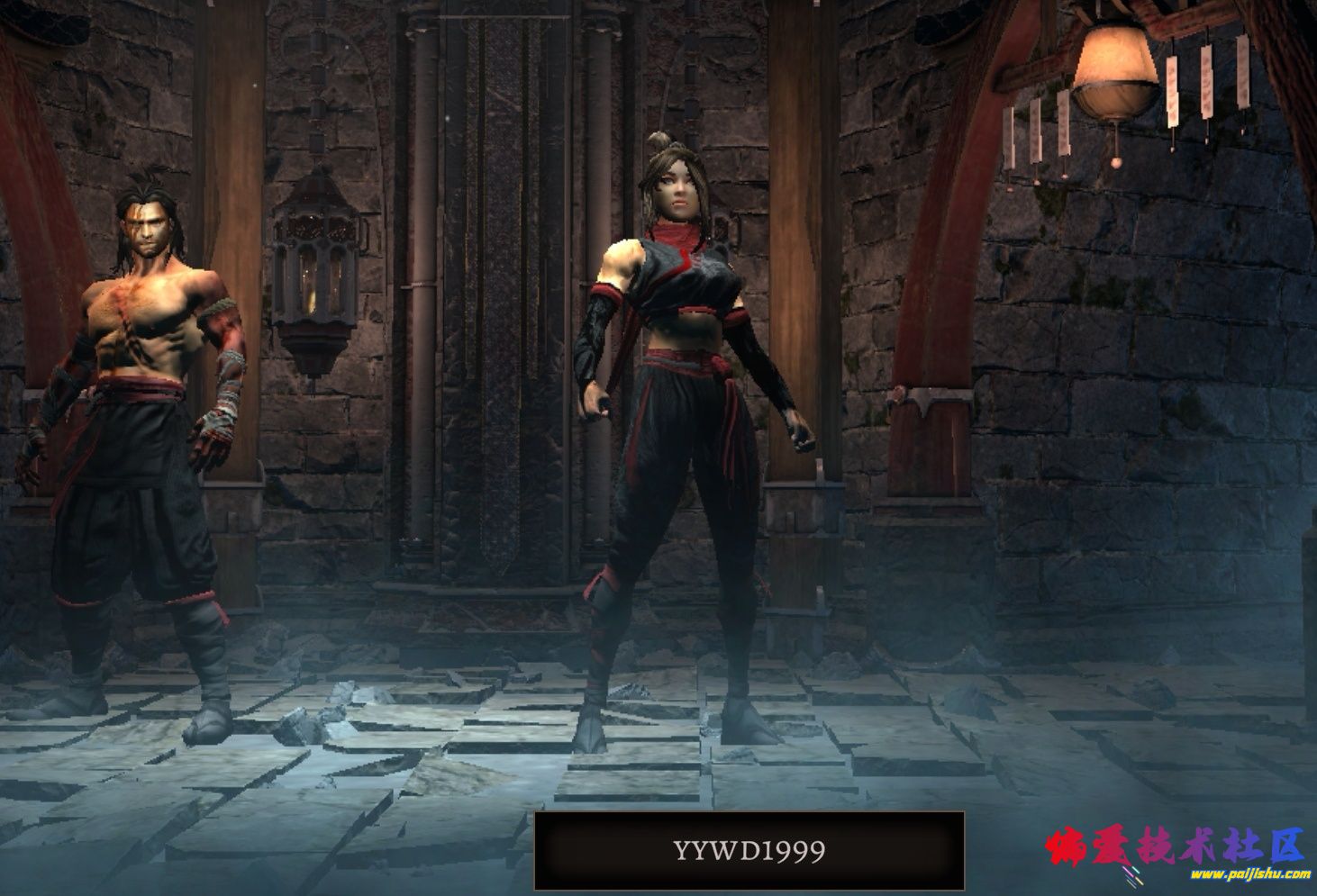The width and height of the screenshot is (1317, 896).
Task: Click the YYWD1999 character name field
Action: click(749, 851)
